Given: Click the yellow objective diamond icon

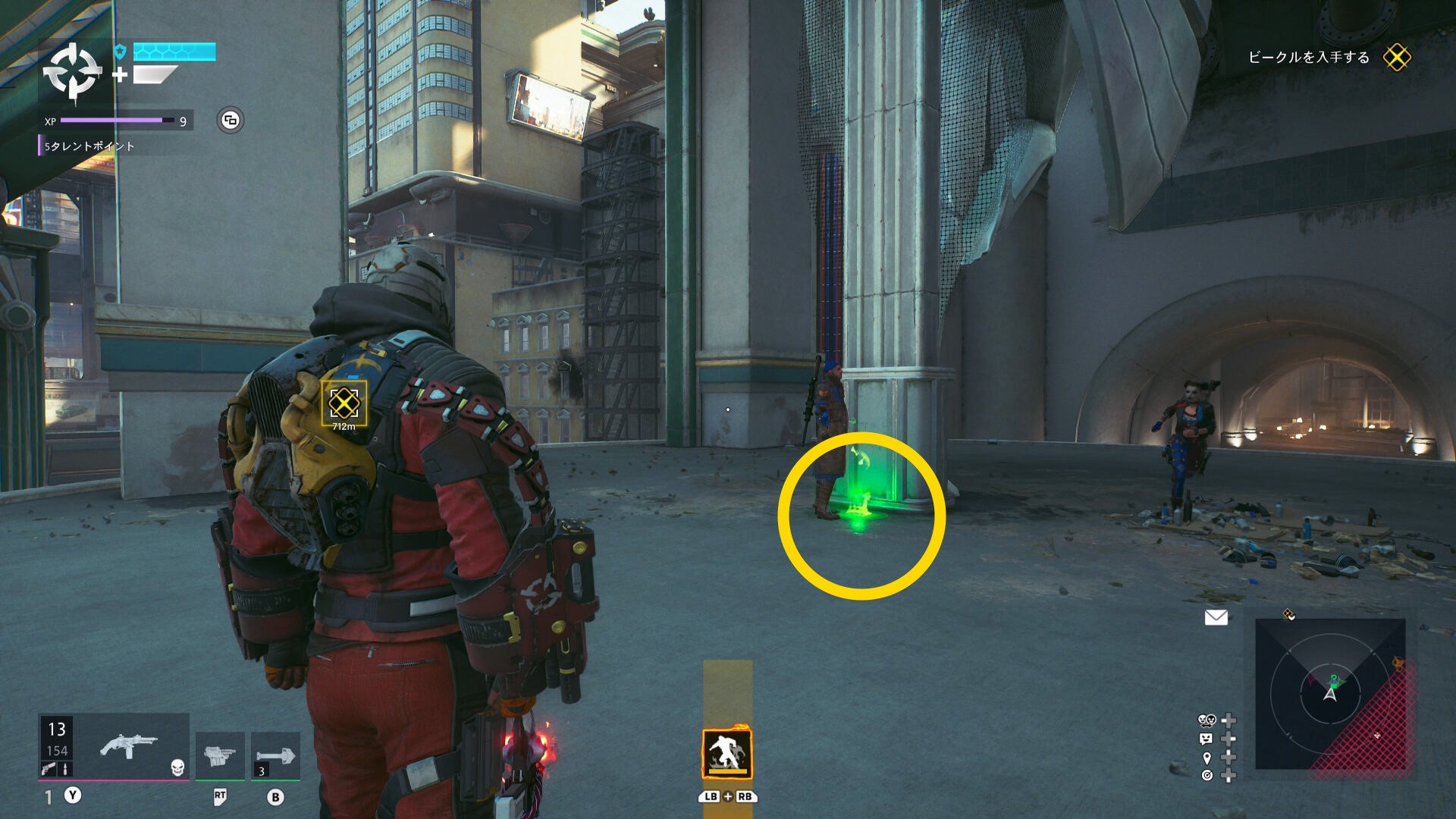Looking at the screenshot, I should coord(1396,58).
